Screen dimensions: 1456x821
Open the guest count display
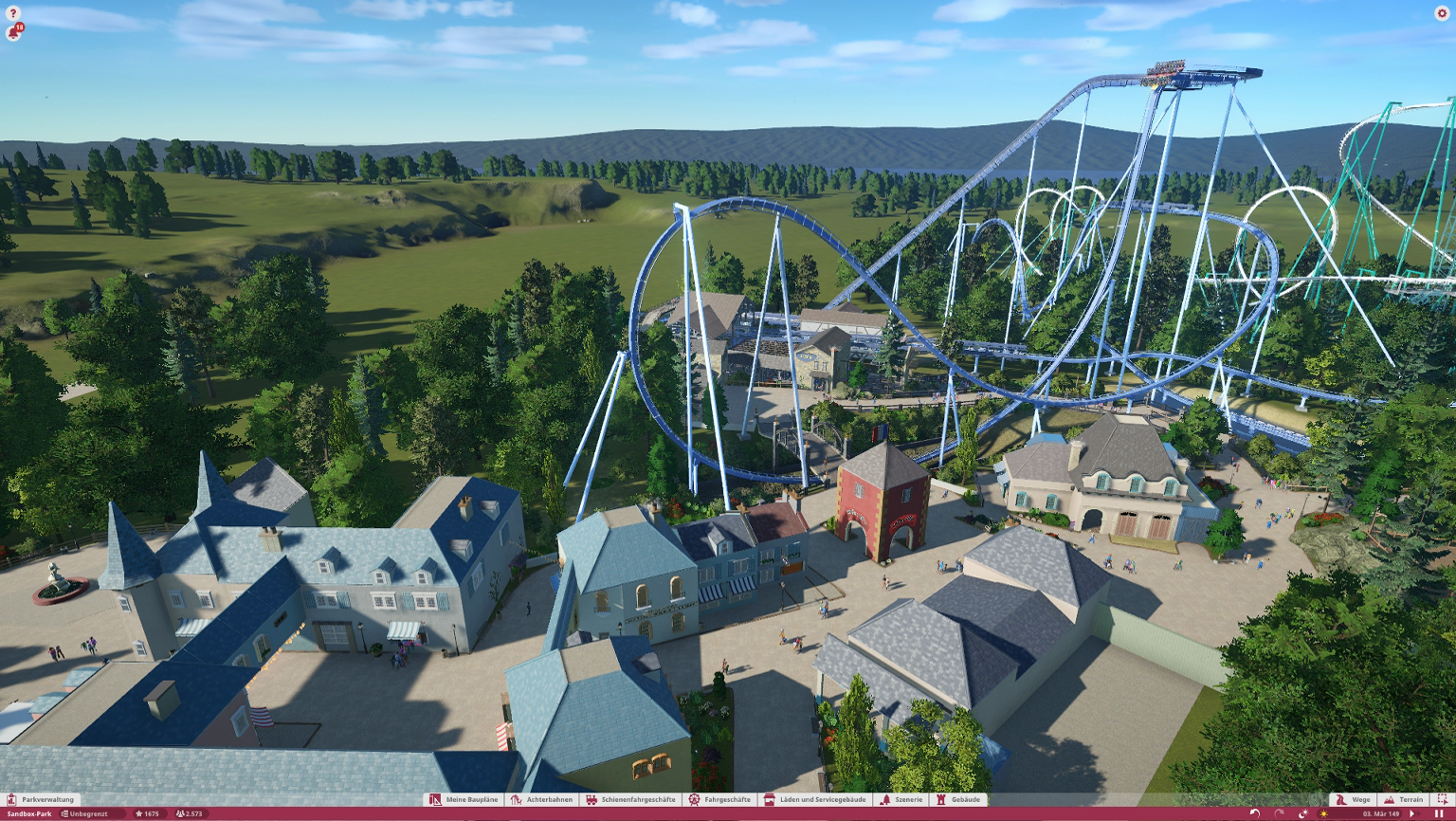[x=190, y=813]
